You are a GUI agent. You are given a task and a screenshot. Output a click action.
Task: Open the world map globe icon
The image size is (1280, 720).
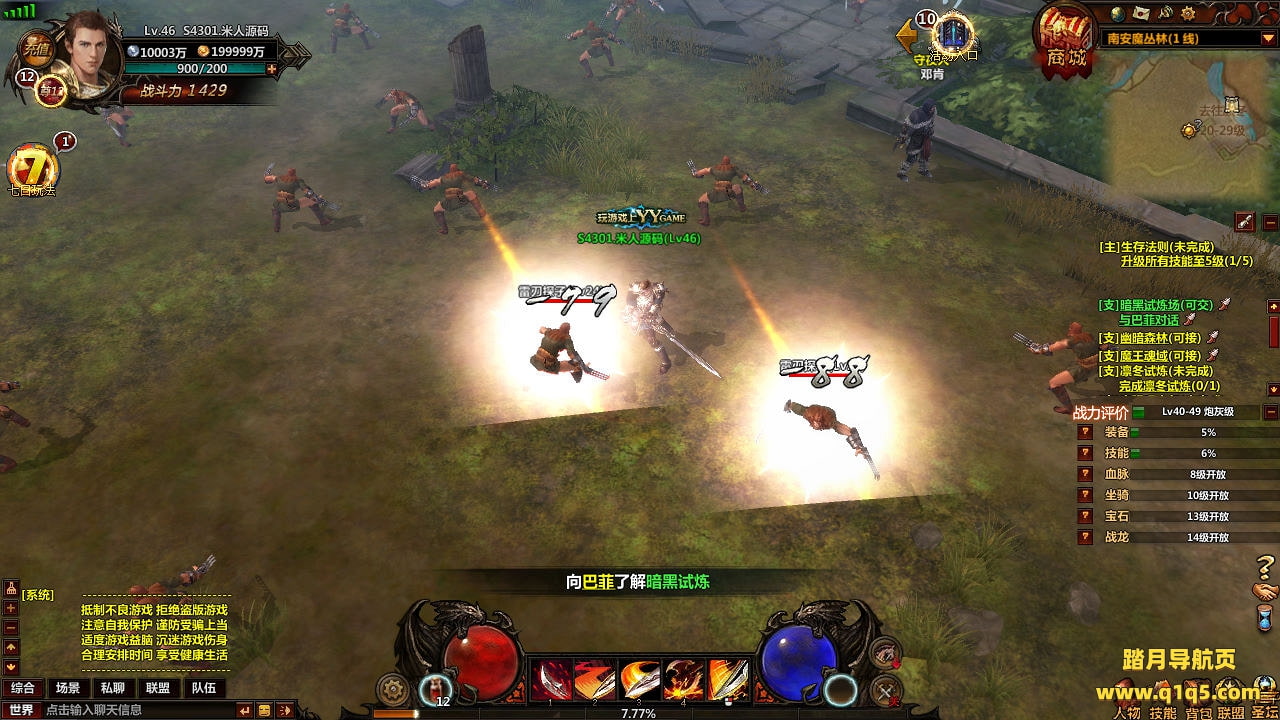[1120, 14]
